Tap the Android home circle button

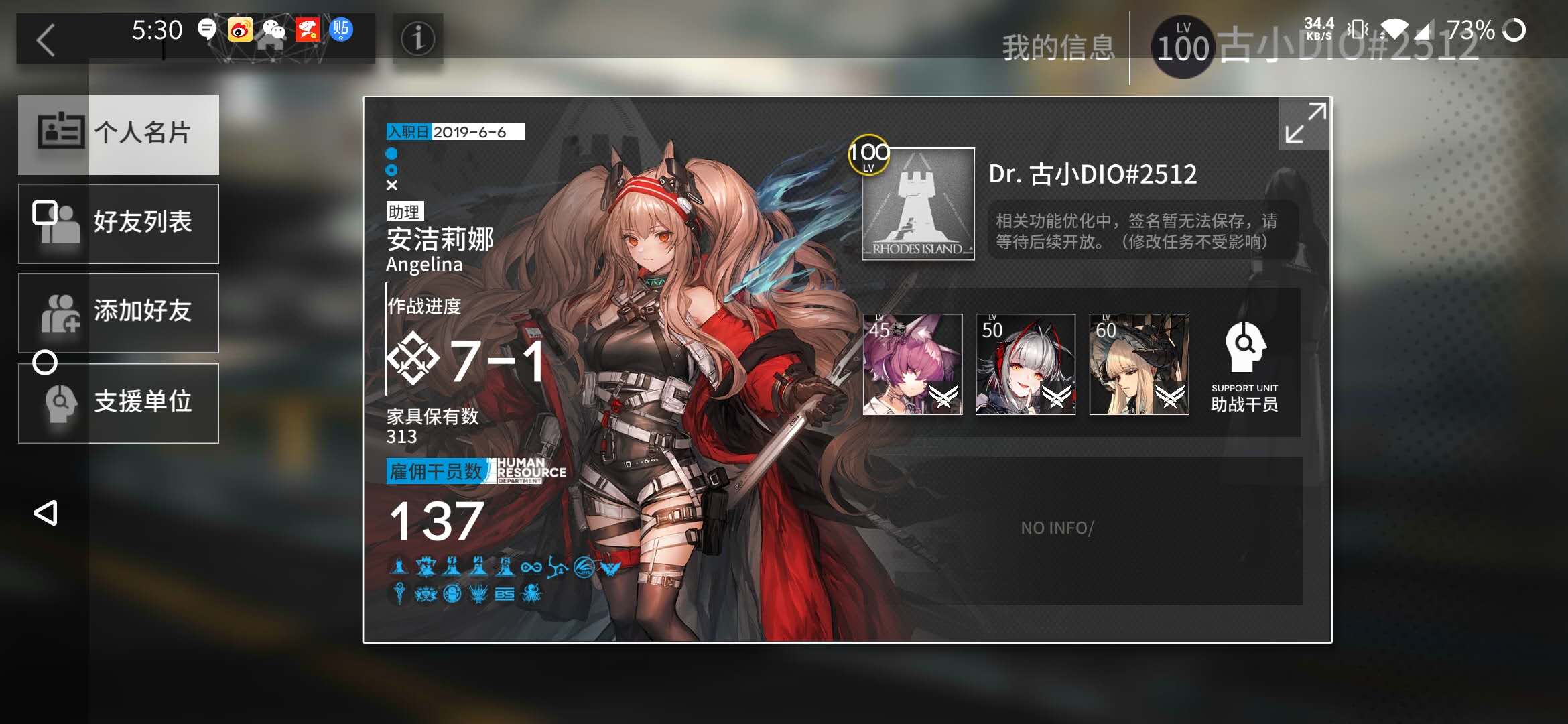45,363
